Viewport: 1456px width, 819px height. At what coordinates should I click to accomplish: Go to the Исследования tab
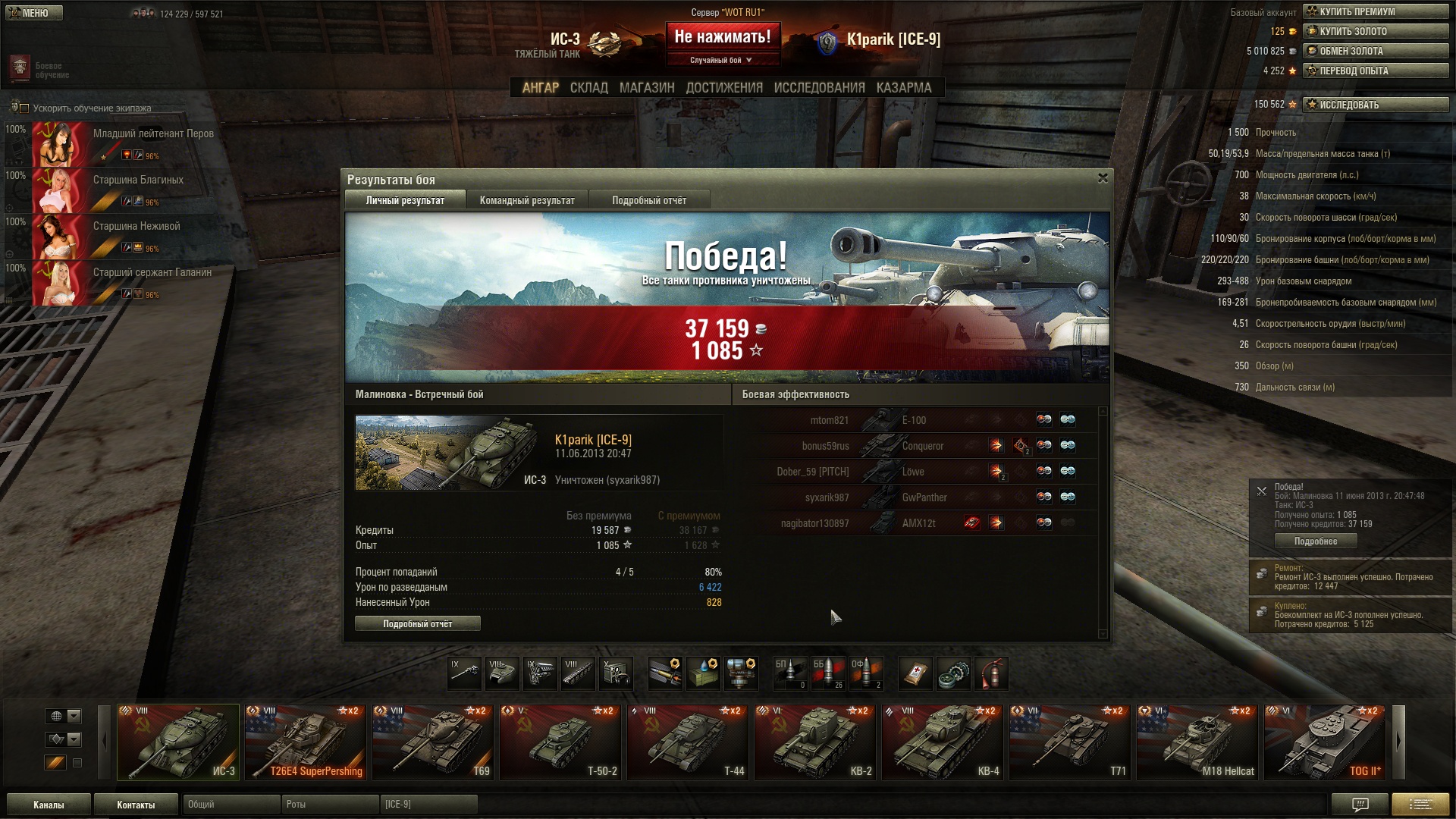tap(819, 88)
